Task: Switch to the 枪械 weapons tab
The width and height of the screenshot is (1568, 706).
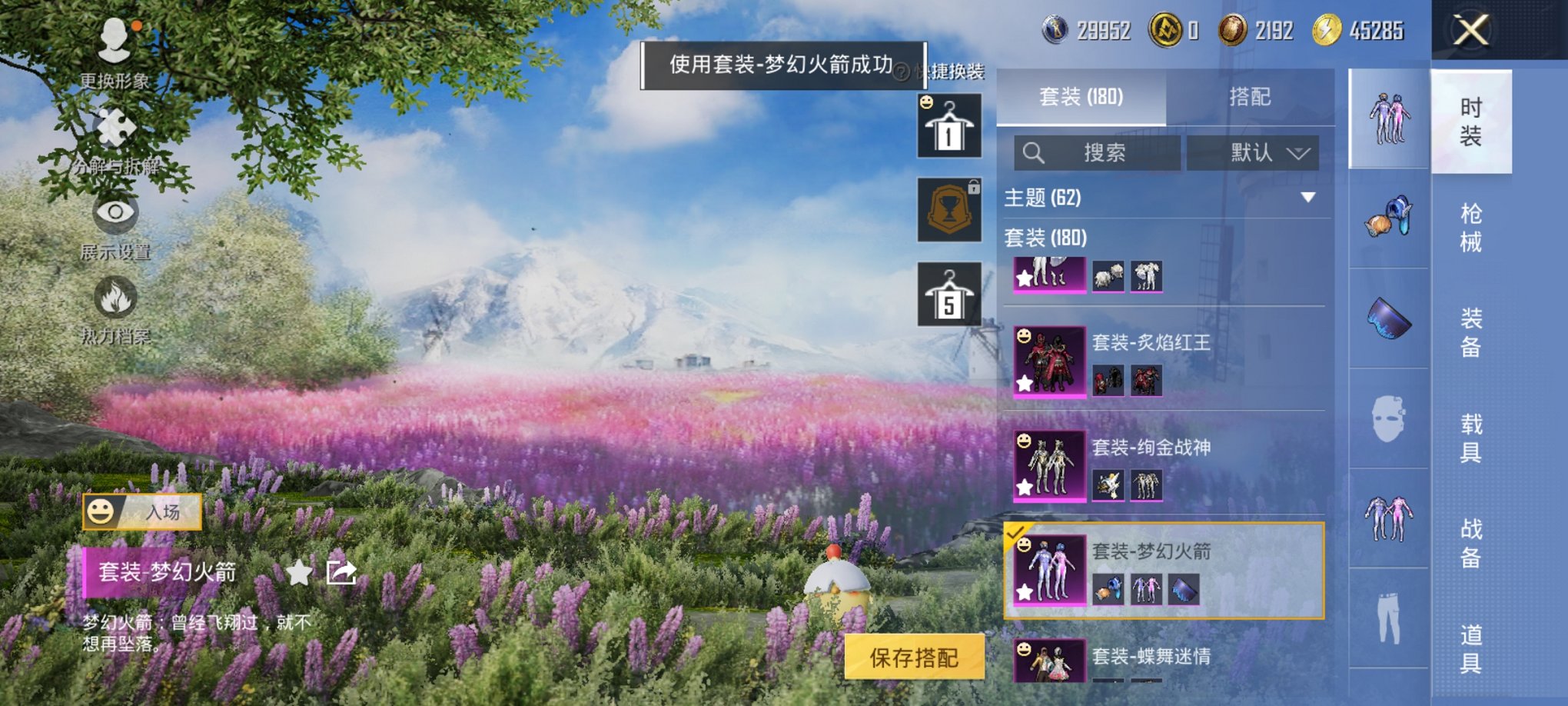Action: pos(1472,227)
